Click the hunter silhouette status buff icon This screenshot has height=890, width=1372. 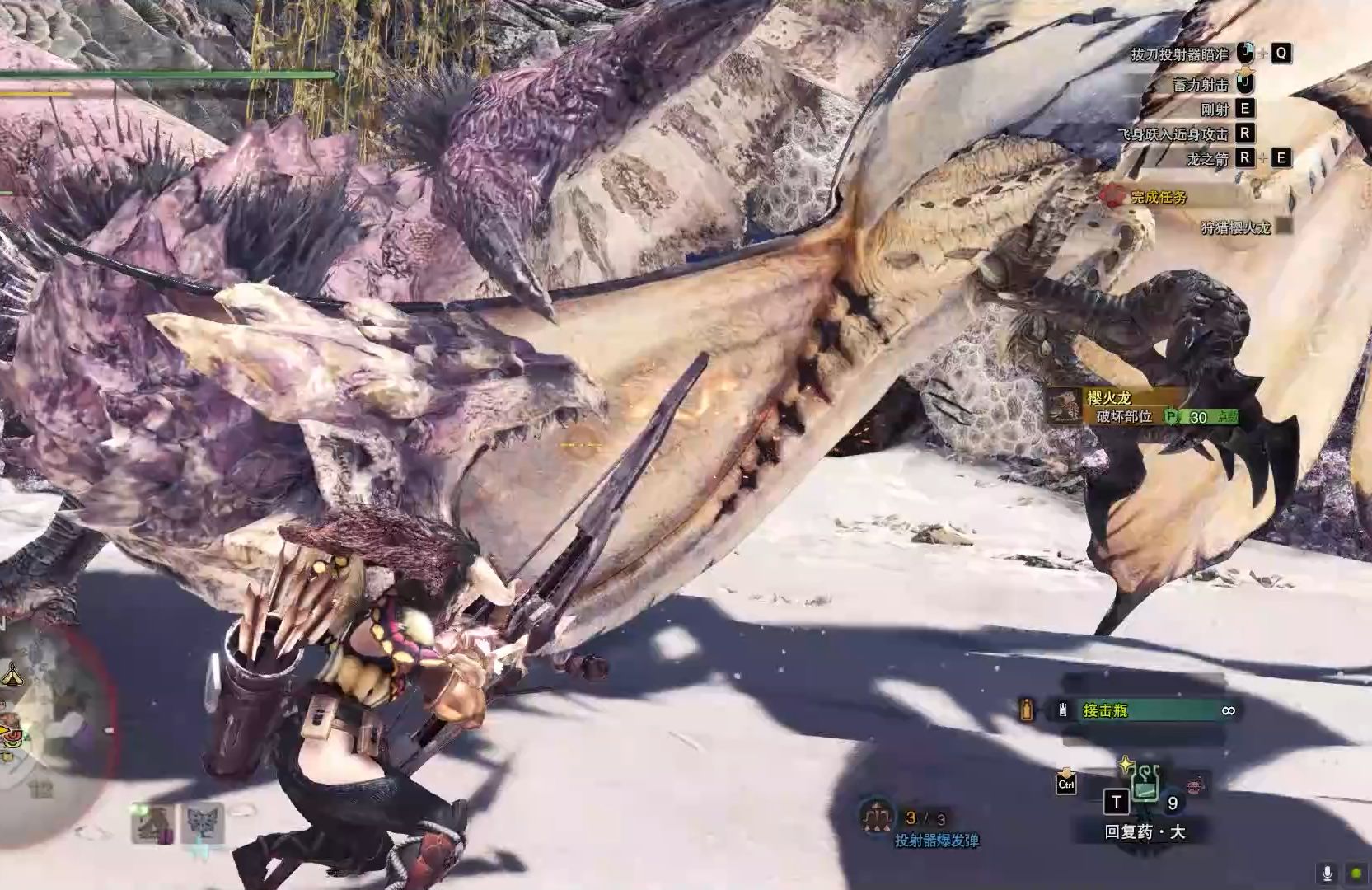[153, 823]
